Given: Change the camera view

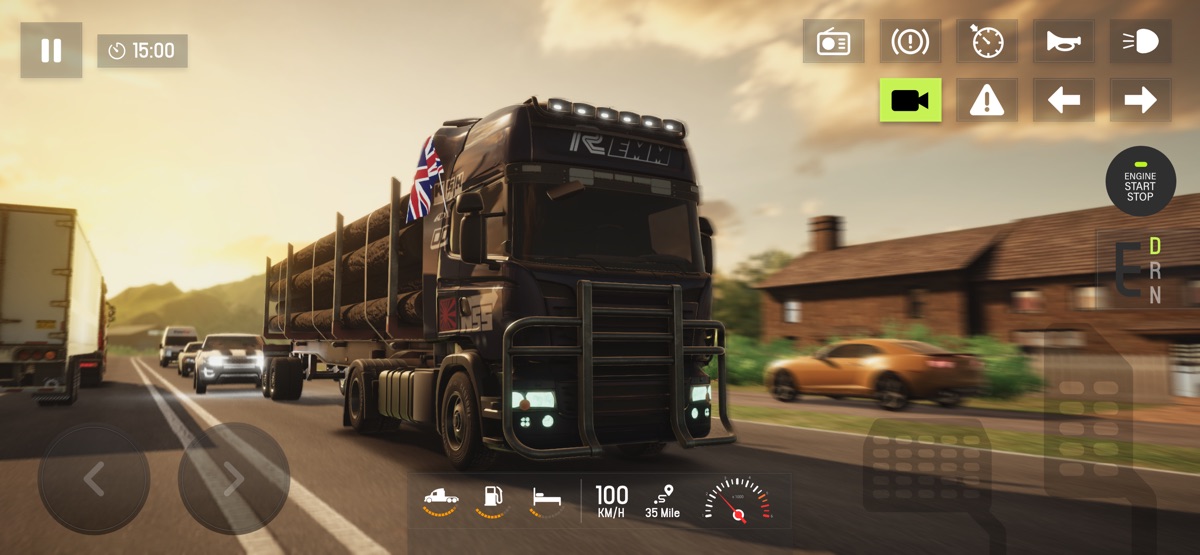Looking at the screenshot, I should pyautogui.click(x=910, y=100).
